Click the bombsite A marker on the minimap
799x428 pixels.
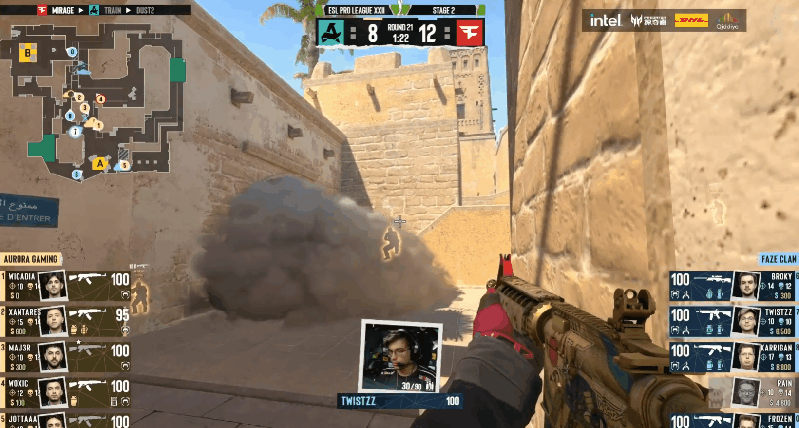click(x=99, y=162)
